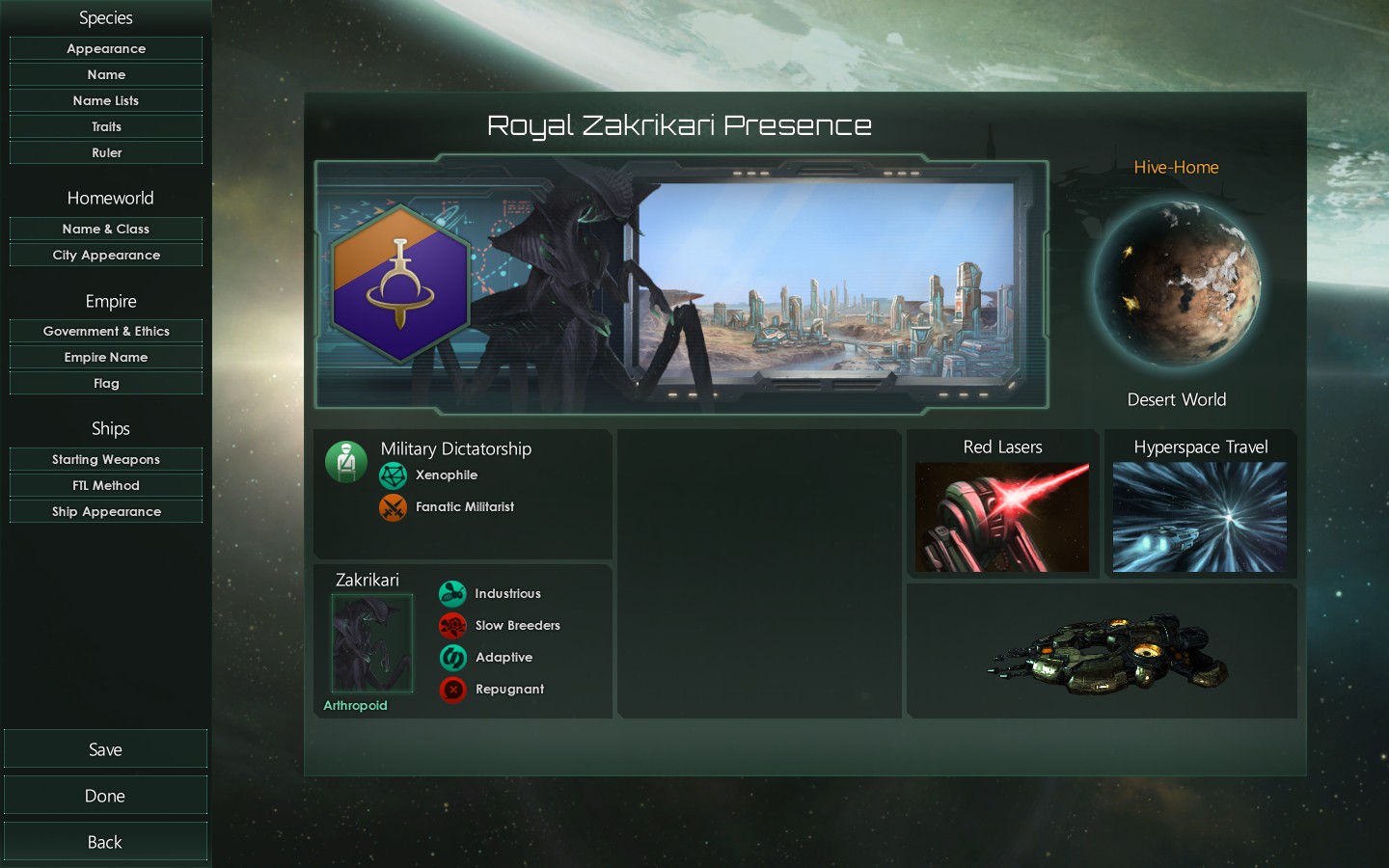Select the Zakrikari Arthropod species portrait
This screenshot has width=1389, height=868.
click(371, 643)
